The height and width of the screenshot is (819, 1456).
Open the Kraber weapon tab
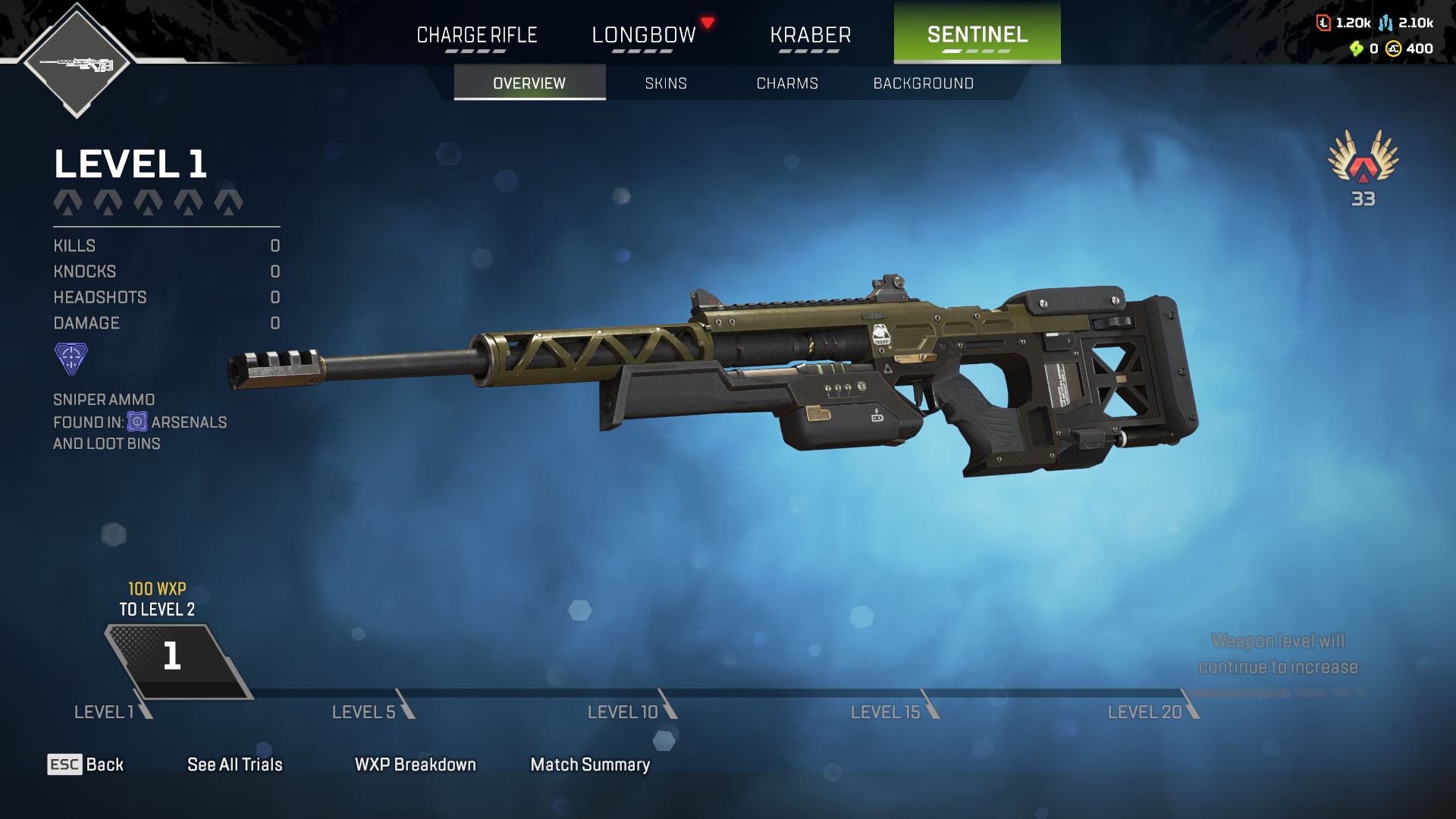(810, 35)
